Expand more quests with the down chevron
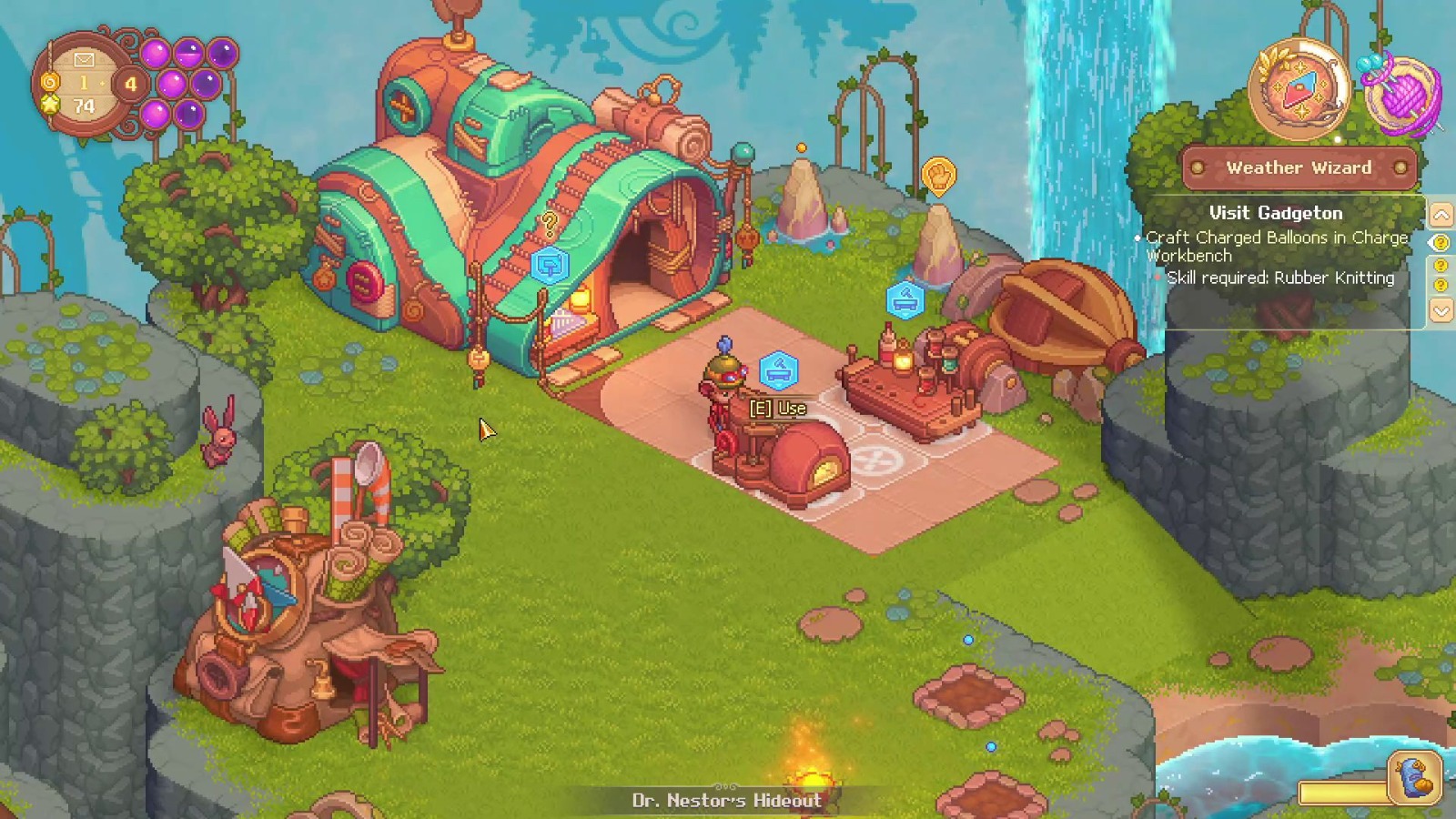Image resolution: width=1456 pixels, height=819 pixels. pos(1442,312)
